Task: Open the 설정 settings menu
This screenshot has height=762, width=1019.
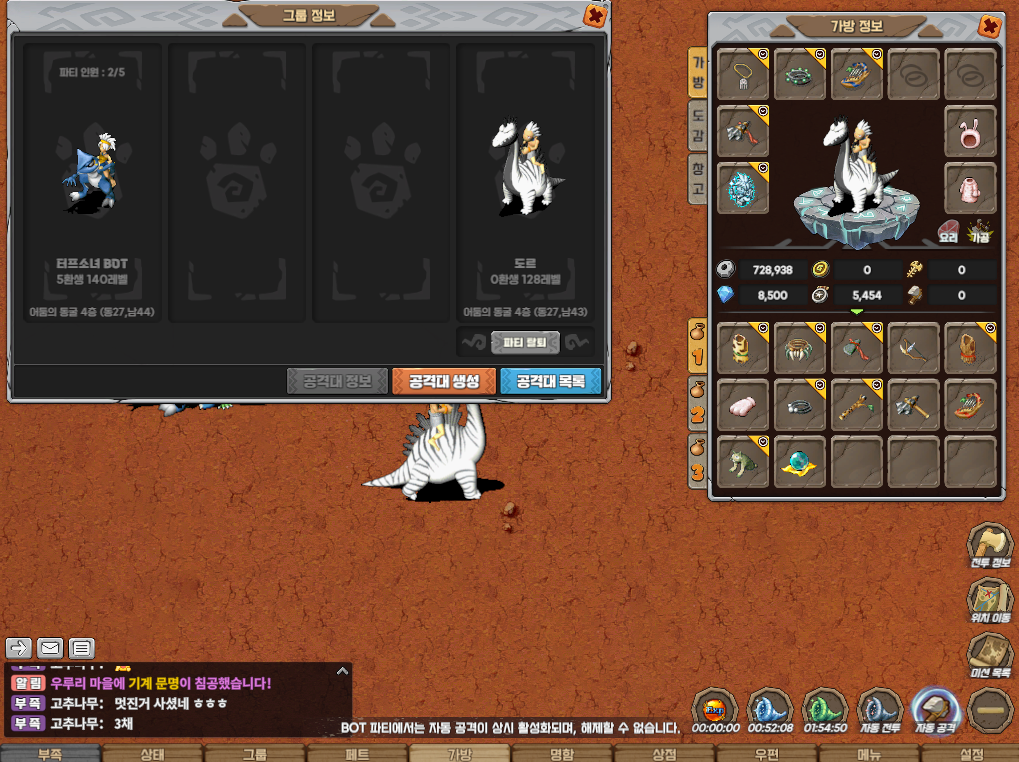Action: coord(970,754)
